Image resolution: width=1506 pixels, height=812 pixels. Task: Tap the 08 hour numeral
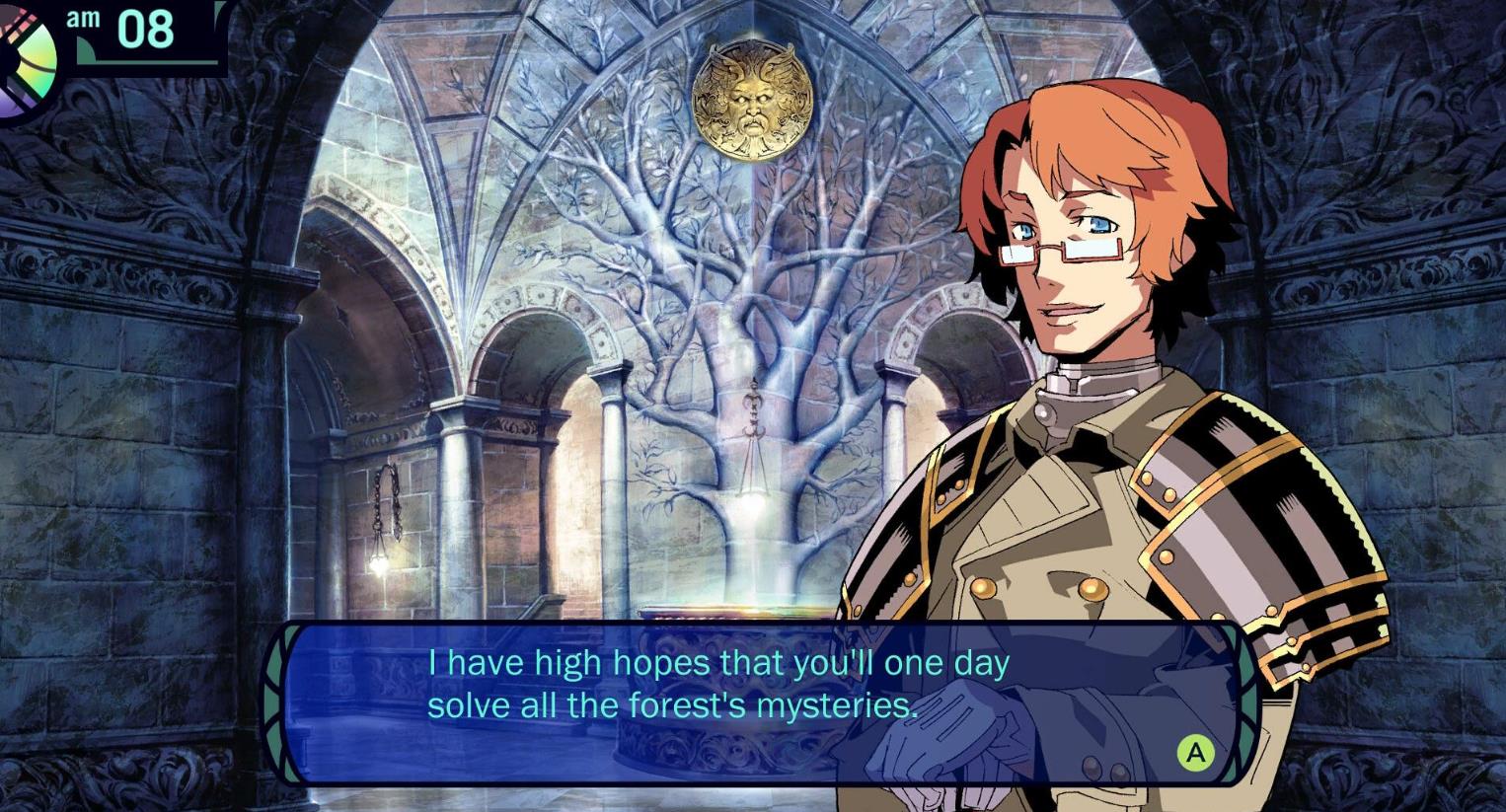(x=145, y=31)
